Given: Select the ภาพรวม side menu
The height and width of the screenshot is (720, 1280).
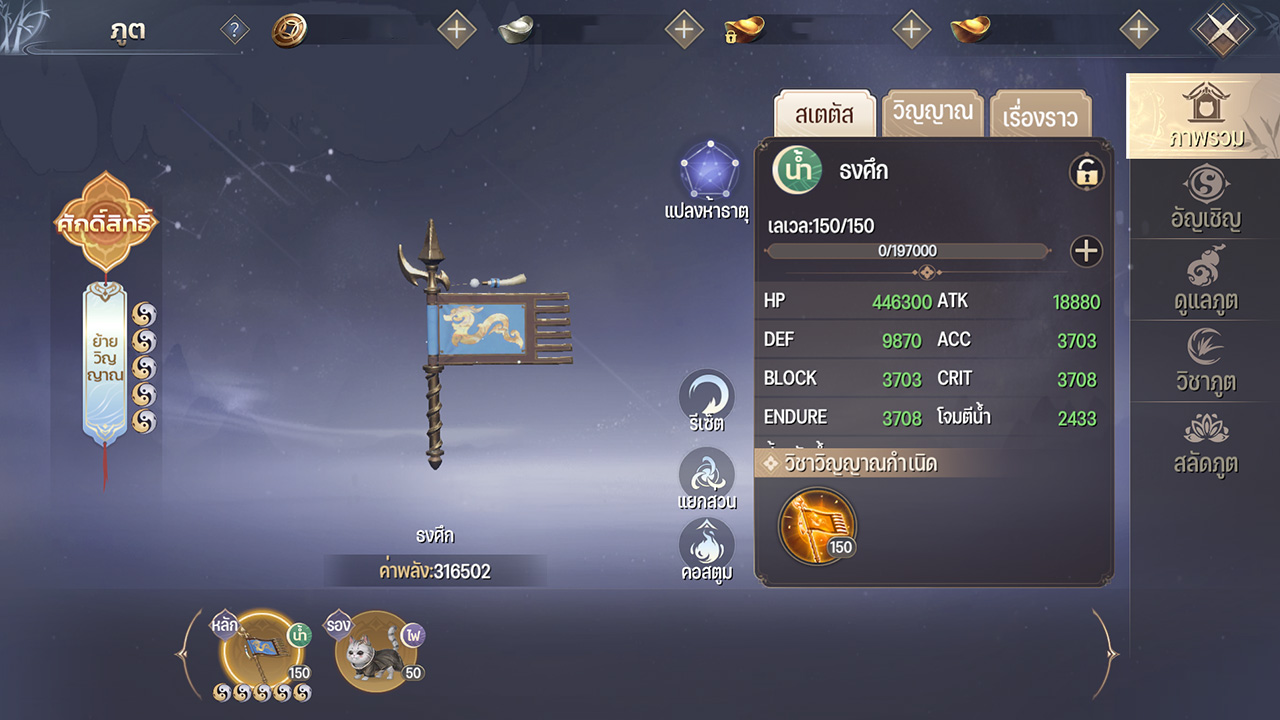Looking at the screenshot, I should click(x=1204, y=116).
